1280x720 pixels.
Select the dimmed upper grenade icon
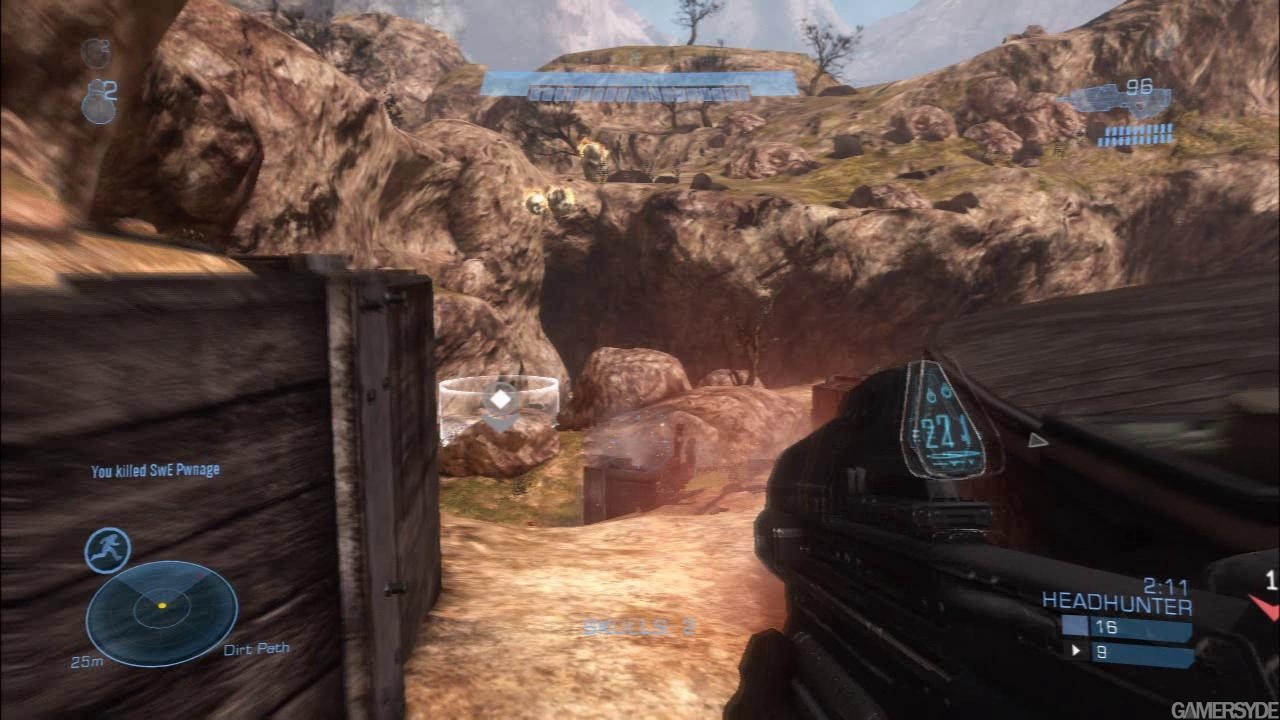click(x=95, y=51)
